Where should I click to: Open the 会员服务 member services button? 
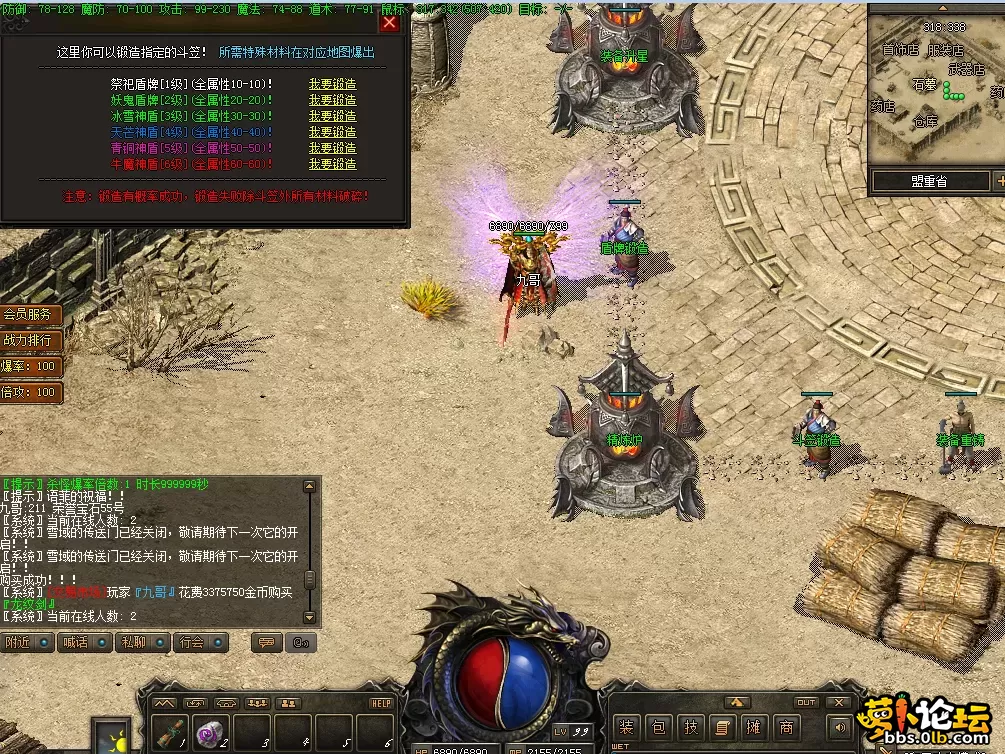30,314
